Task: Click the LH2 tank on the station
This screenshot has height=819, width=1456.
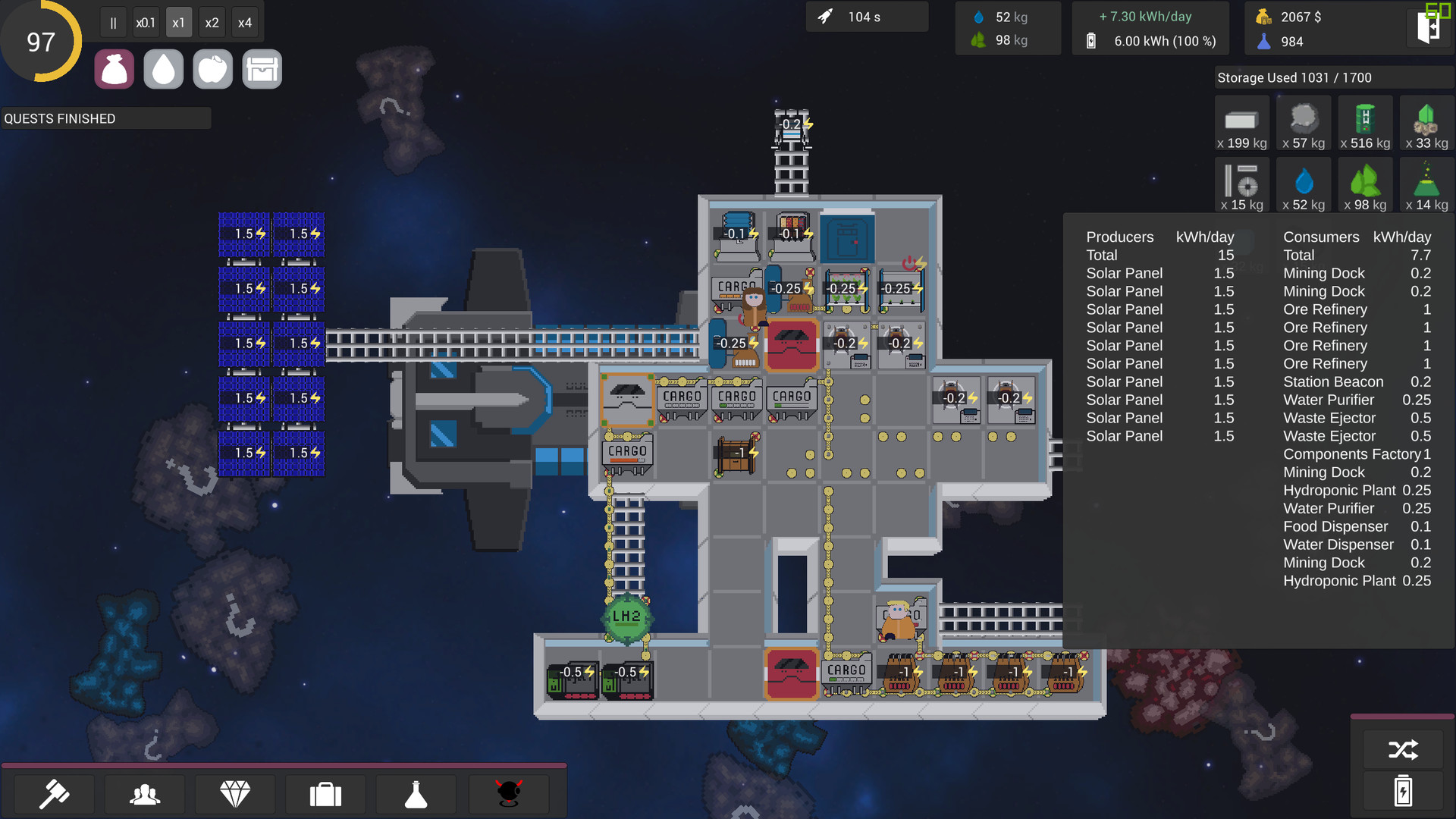Action: [626, 618]
